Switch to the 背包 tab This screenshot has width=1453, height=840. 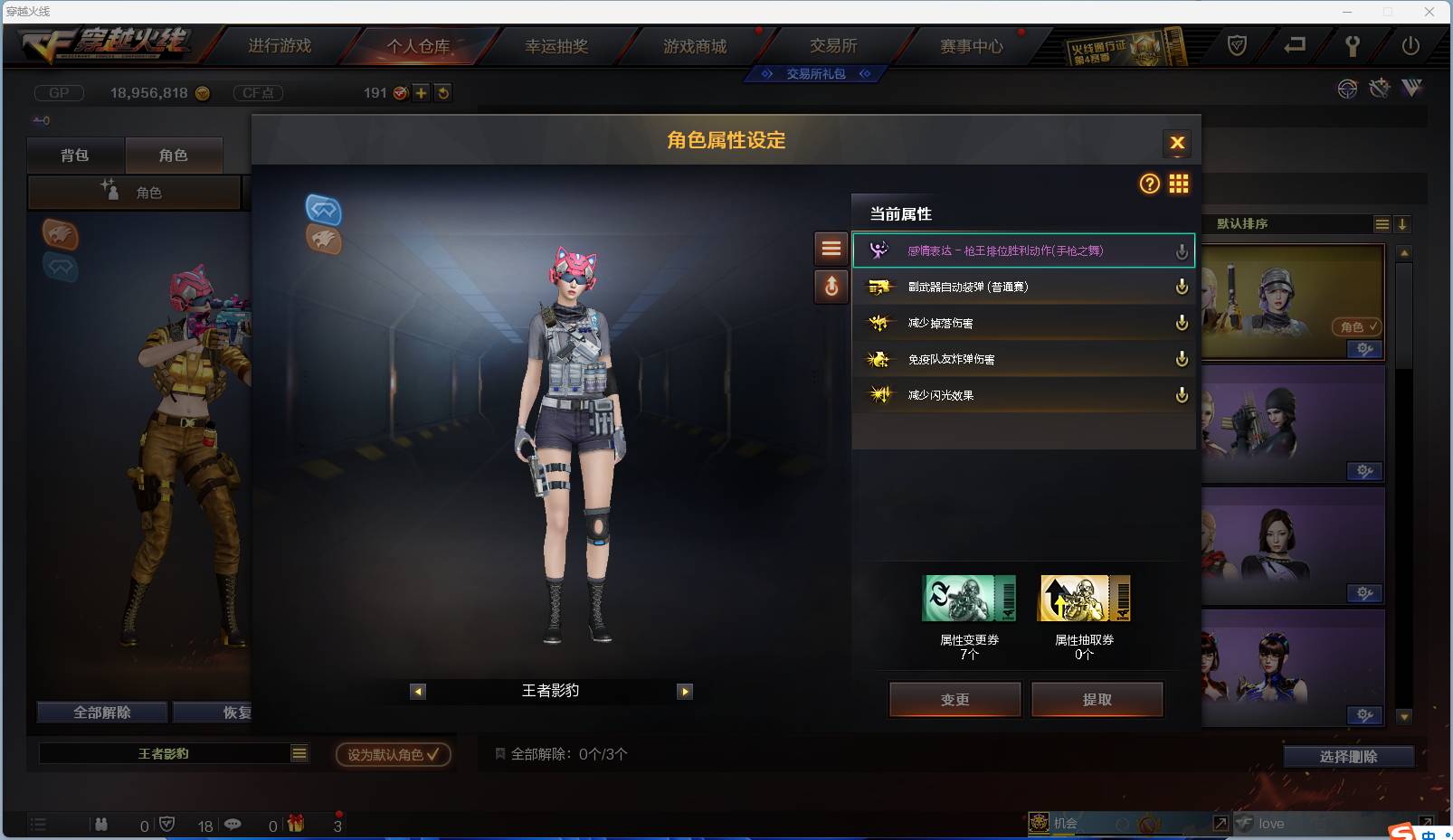(x=76, y=155)
